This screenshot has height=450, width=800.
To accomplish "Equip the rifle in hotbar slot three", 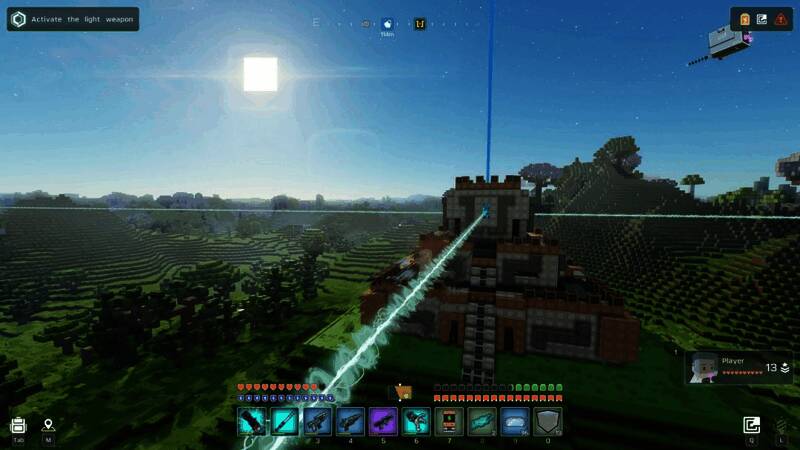I will (318, 421).
